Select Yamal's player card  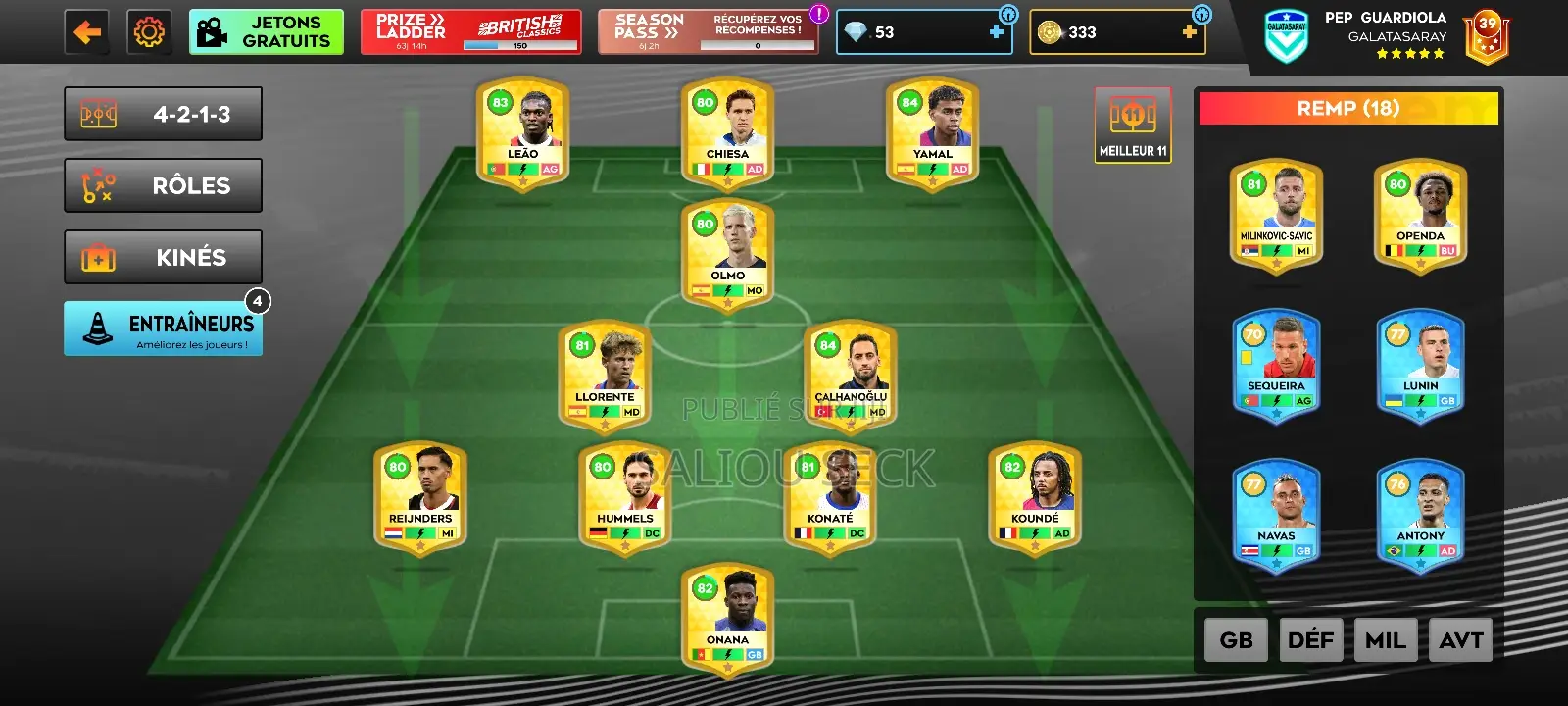(932, 133)
